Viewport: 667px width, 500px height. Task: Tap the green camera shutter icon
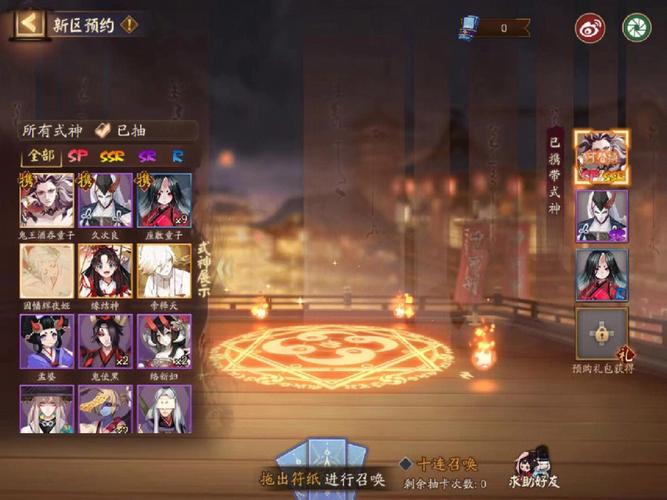tap(636, 27)
